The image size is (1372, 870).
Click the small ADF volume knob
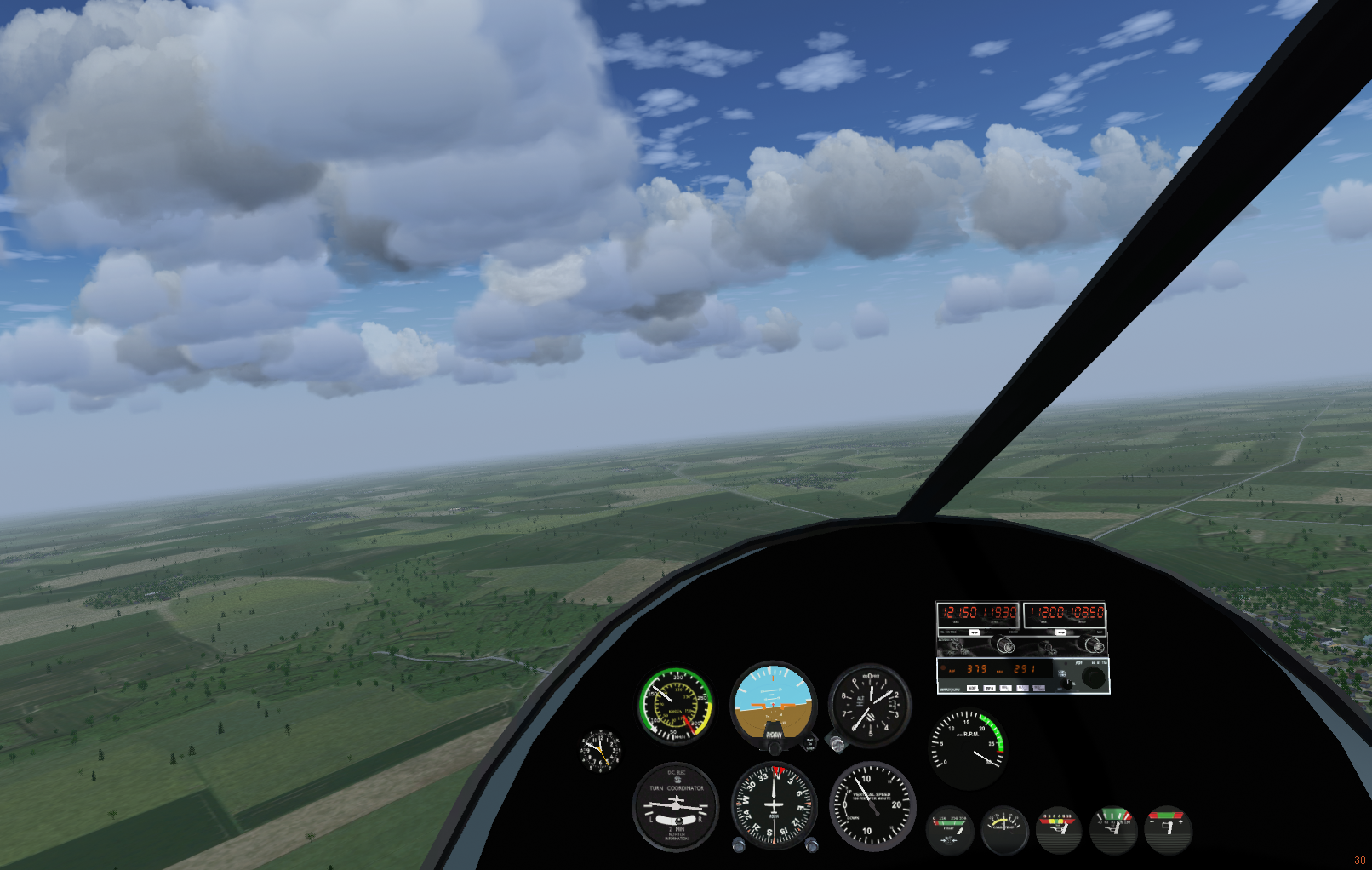tap(1066, 683)
